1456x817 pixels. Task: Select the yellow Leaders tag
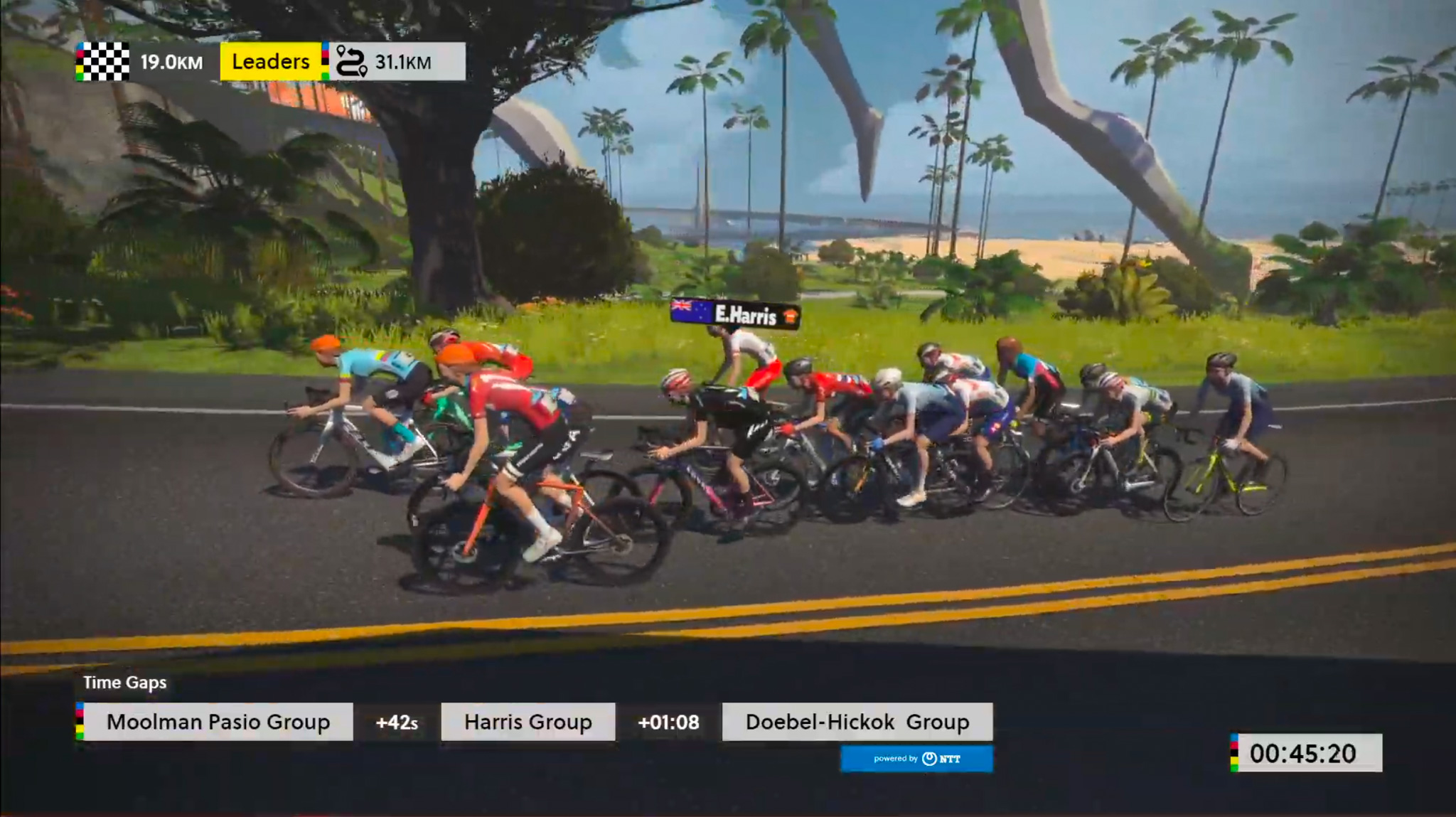270,62
